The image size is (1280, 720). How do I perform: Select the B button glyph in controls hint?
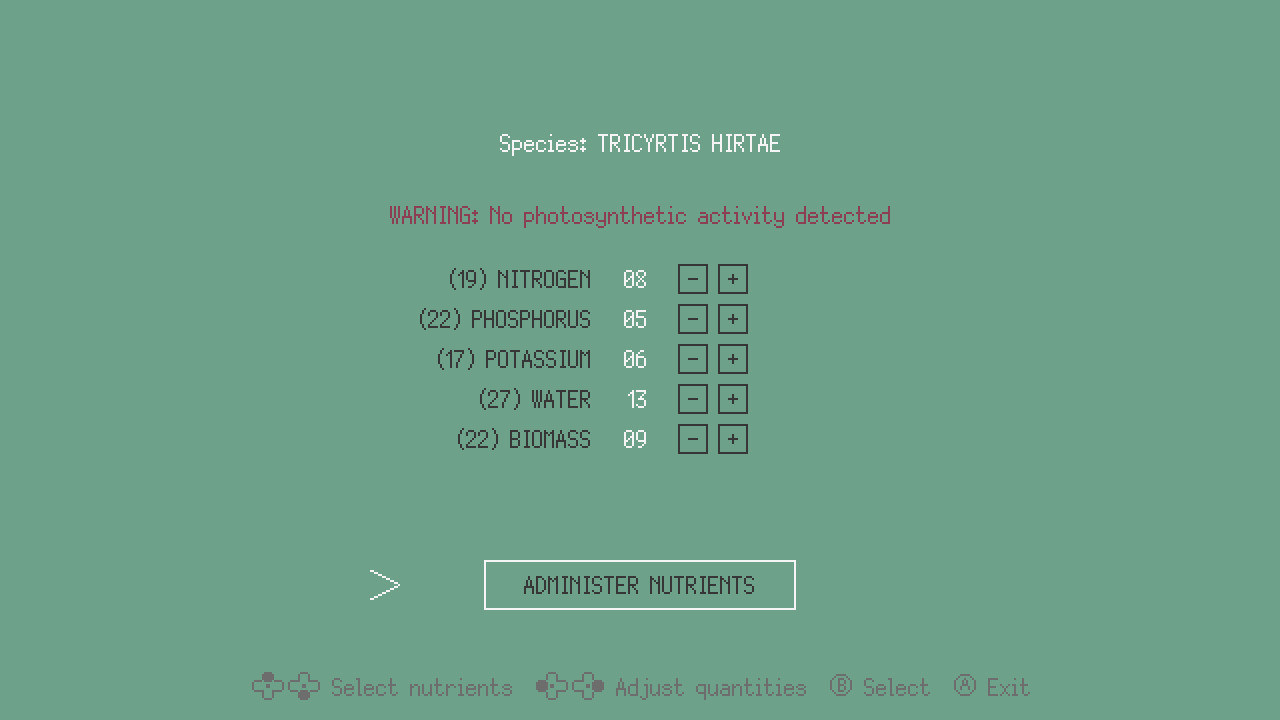click(840, 687)
